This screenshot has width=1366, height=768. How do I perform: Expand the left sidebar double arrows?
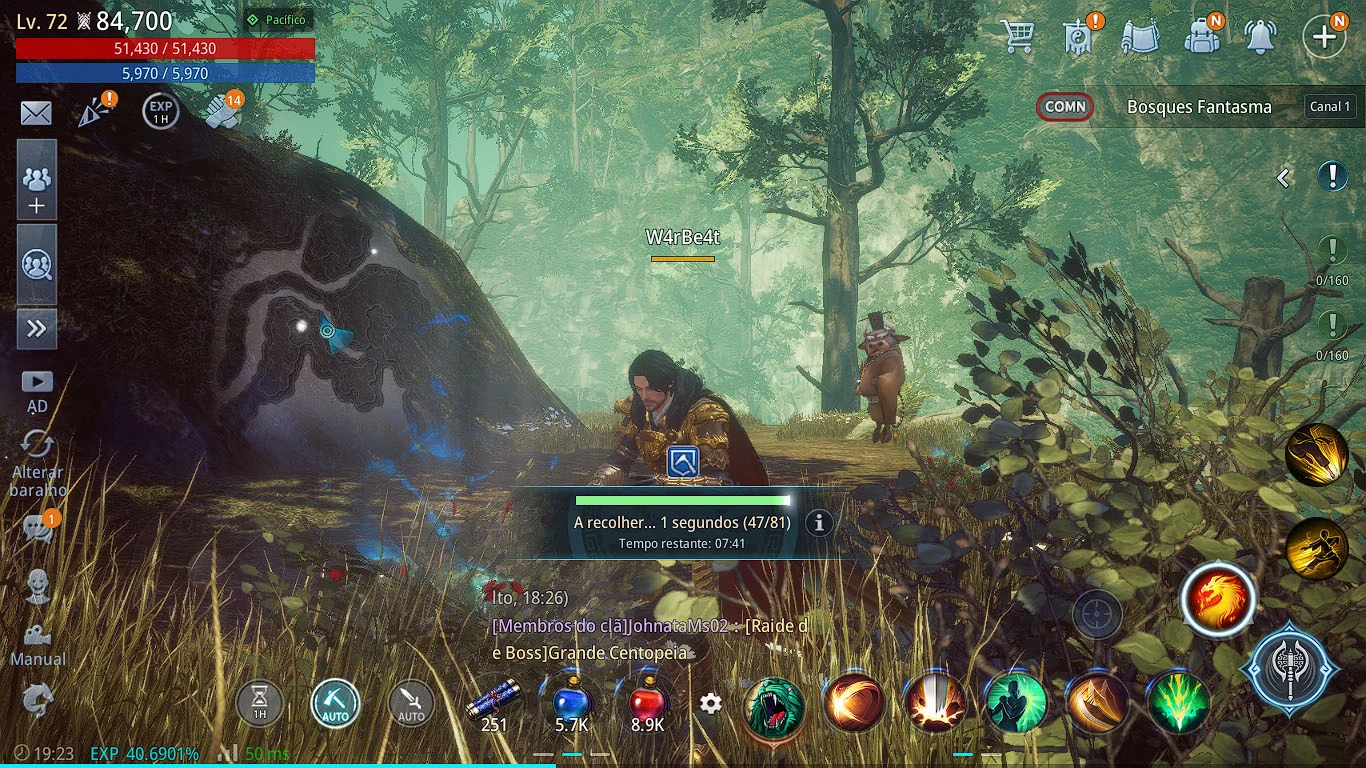click(x=37, y=329)
